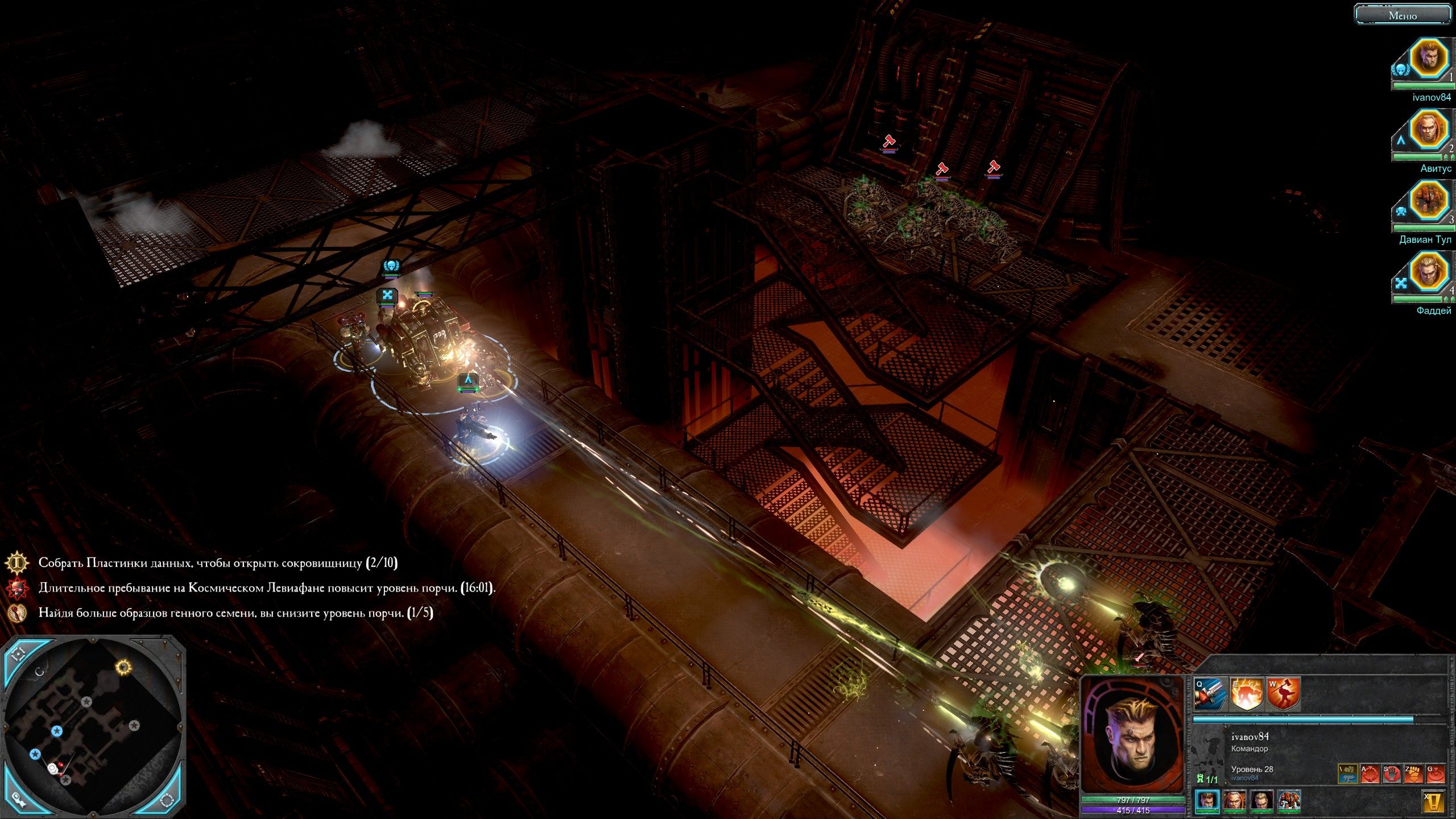Select the Авитус squad portrait
Viewport: 1456px width, 819px height.
point(1428,130)
